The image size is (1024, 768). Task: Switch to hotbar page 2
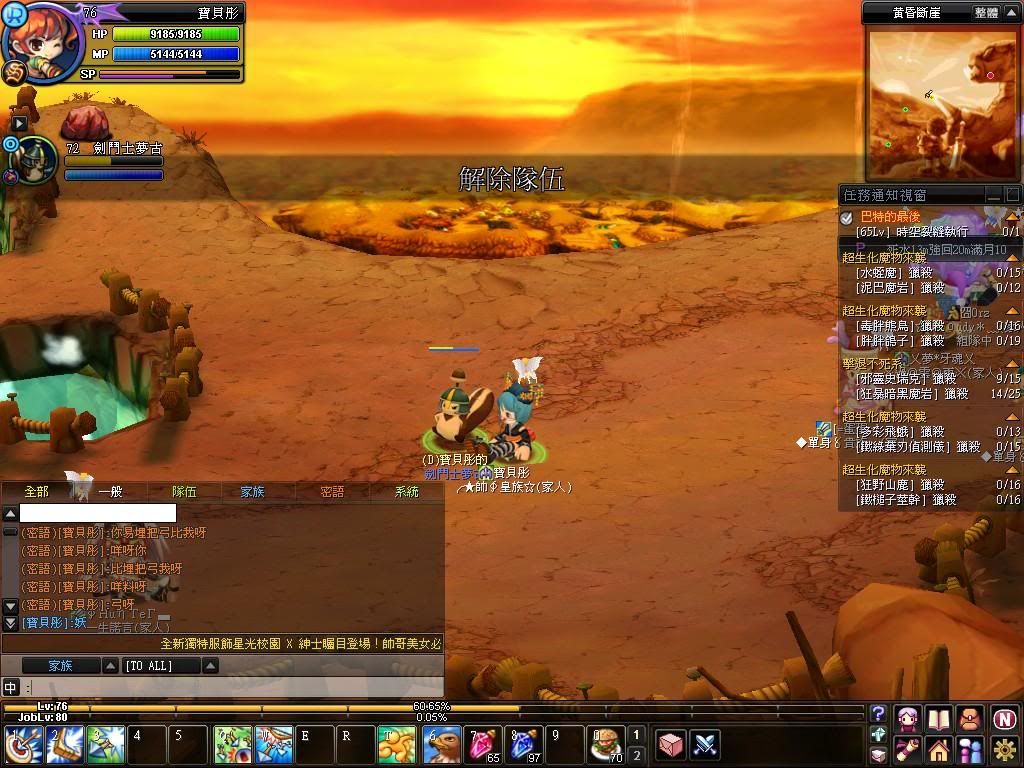click(x=637, y=755)
